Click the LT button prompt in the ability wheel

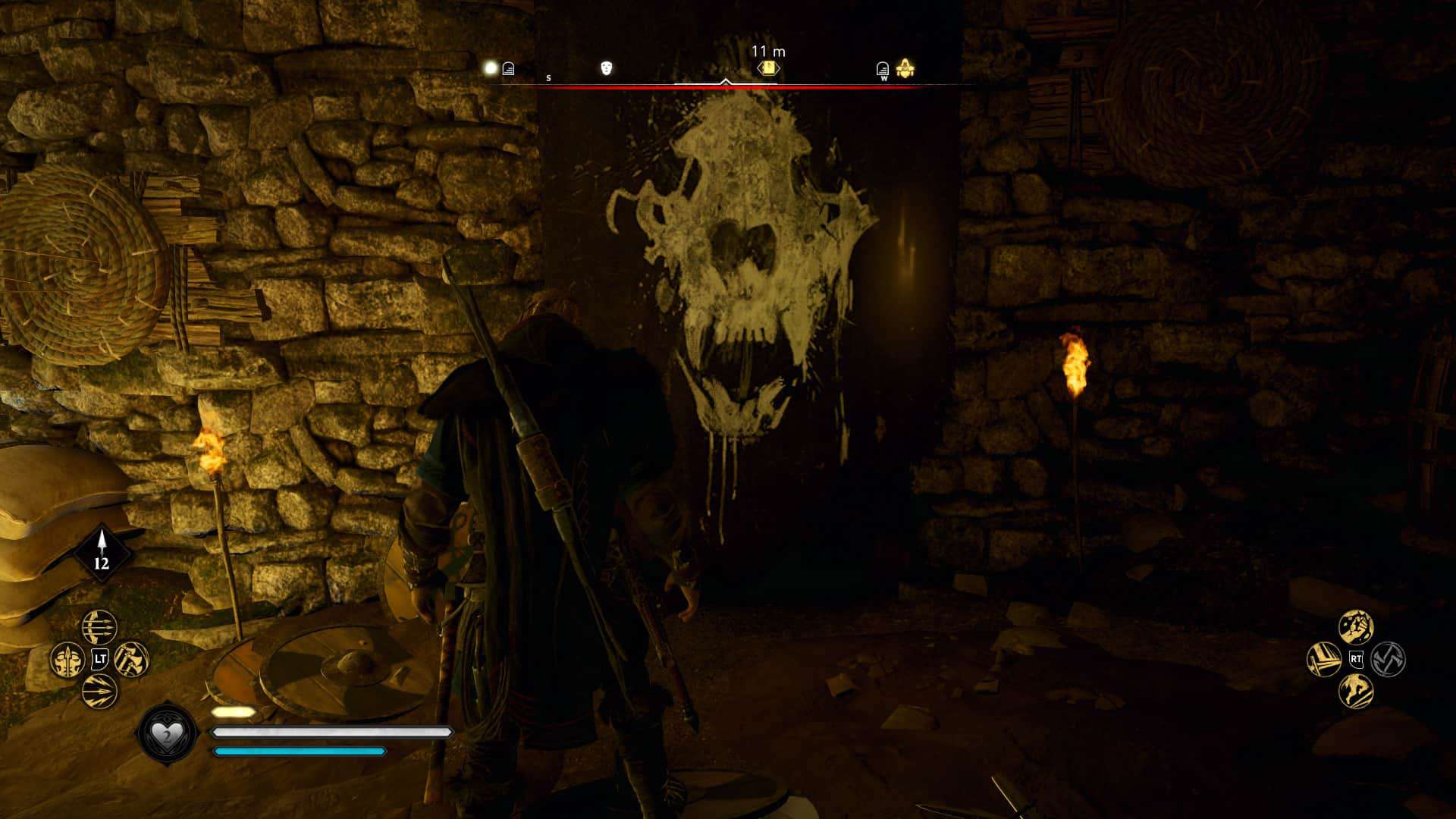tap(100, 657)
